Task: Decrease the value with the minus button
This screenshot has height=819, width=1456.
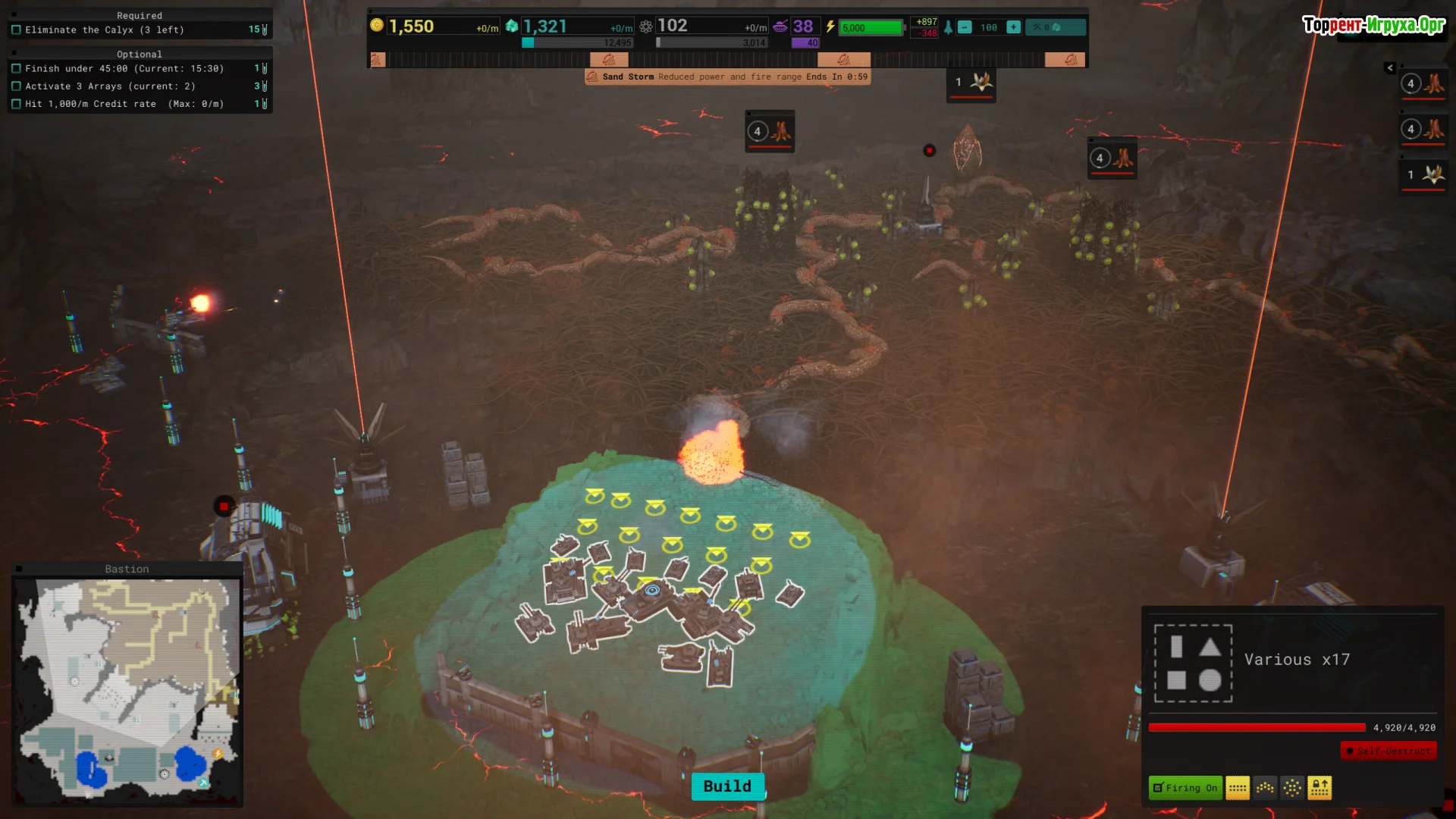Action: 965,27
